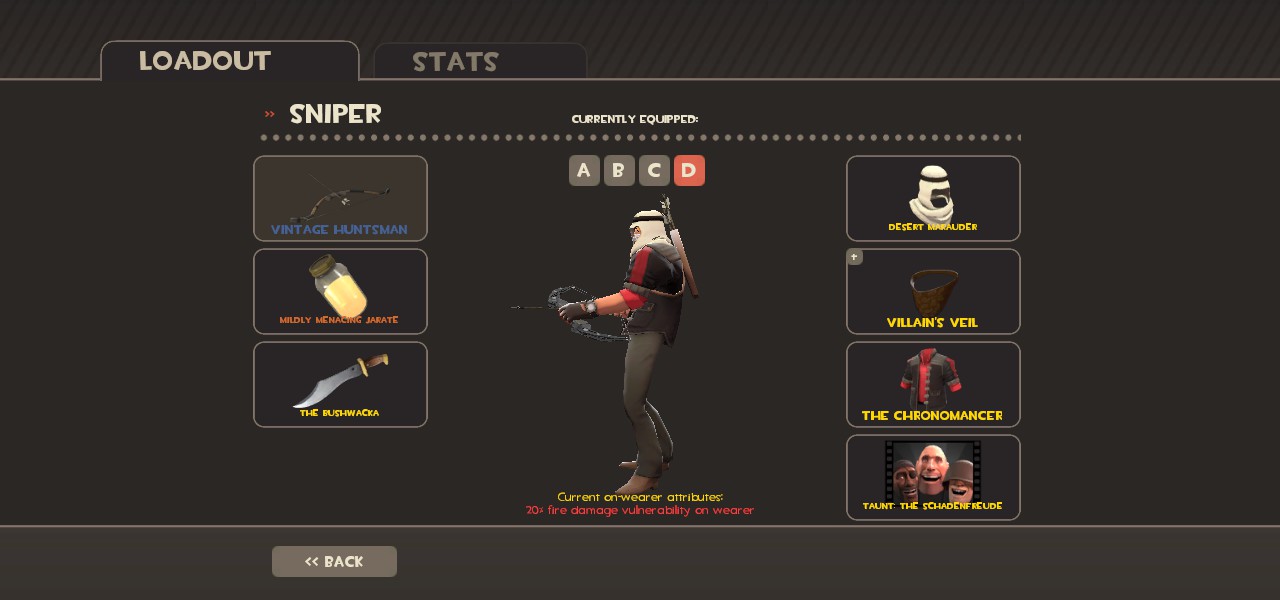Click the Bushwacka melee slot
The height and width of the screenshot is (600, 1280).
click(340, 384)
